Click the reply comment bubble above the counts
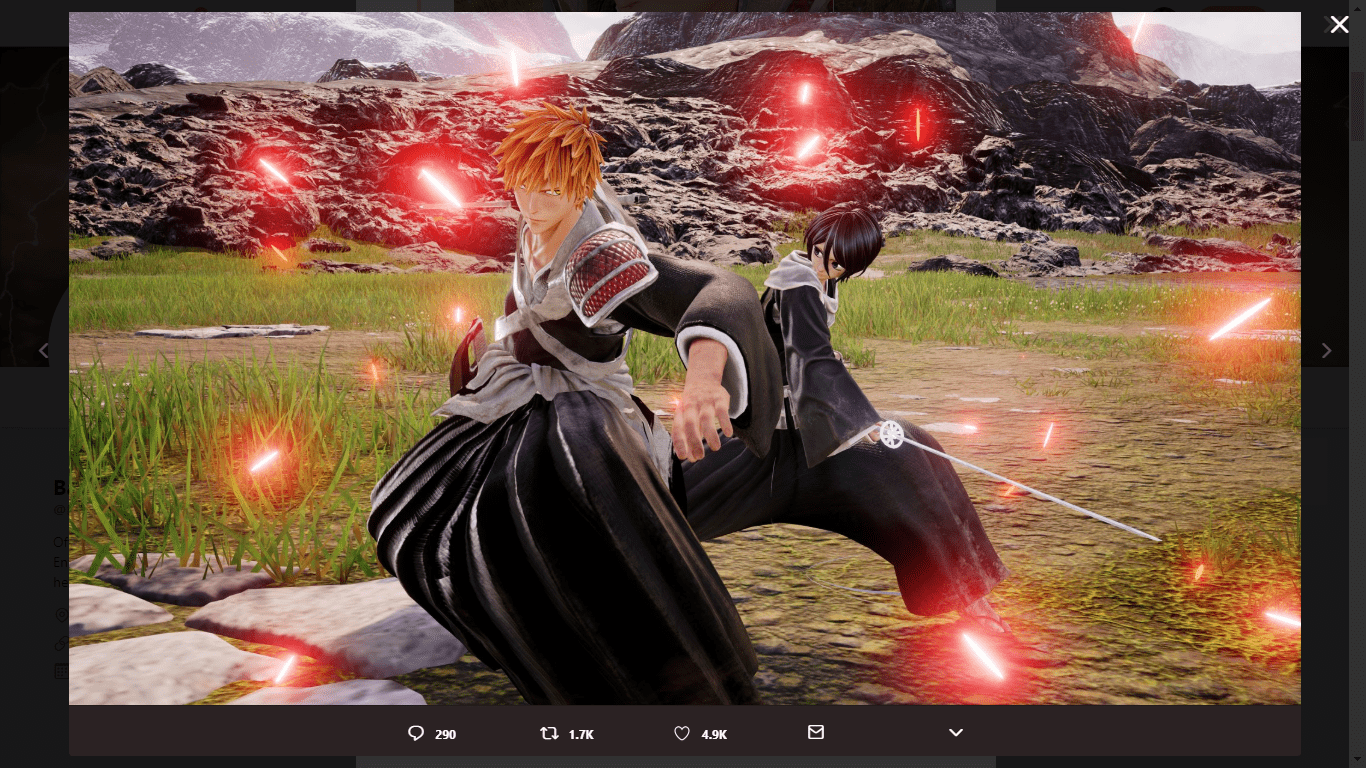The image size is (1366, 768). pos(416,733)
